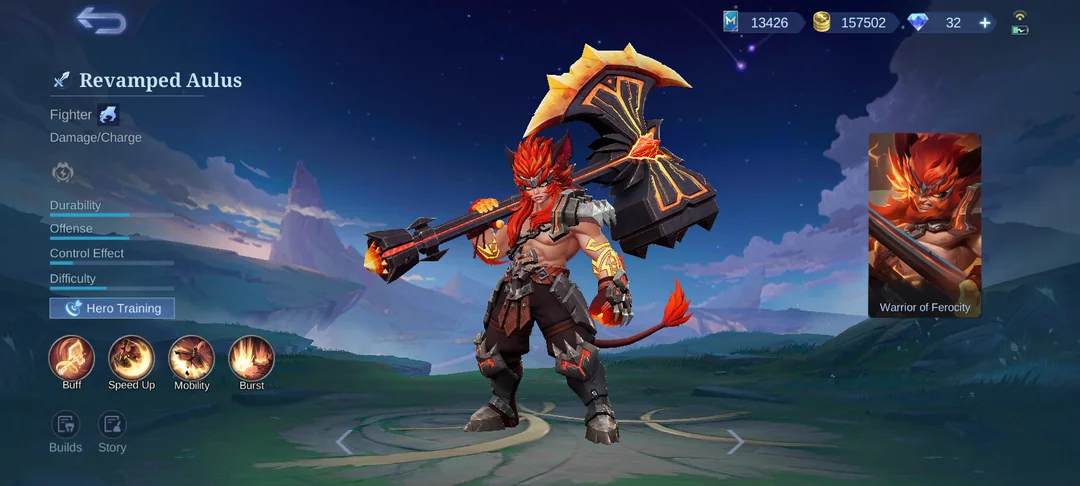Read the hero Story
The height and width of the screenshot is (486, 1080).
coord(112,425)
